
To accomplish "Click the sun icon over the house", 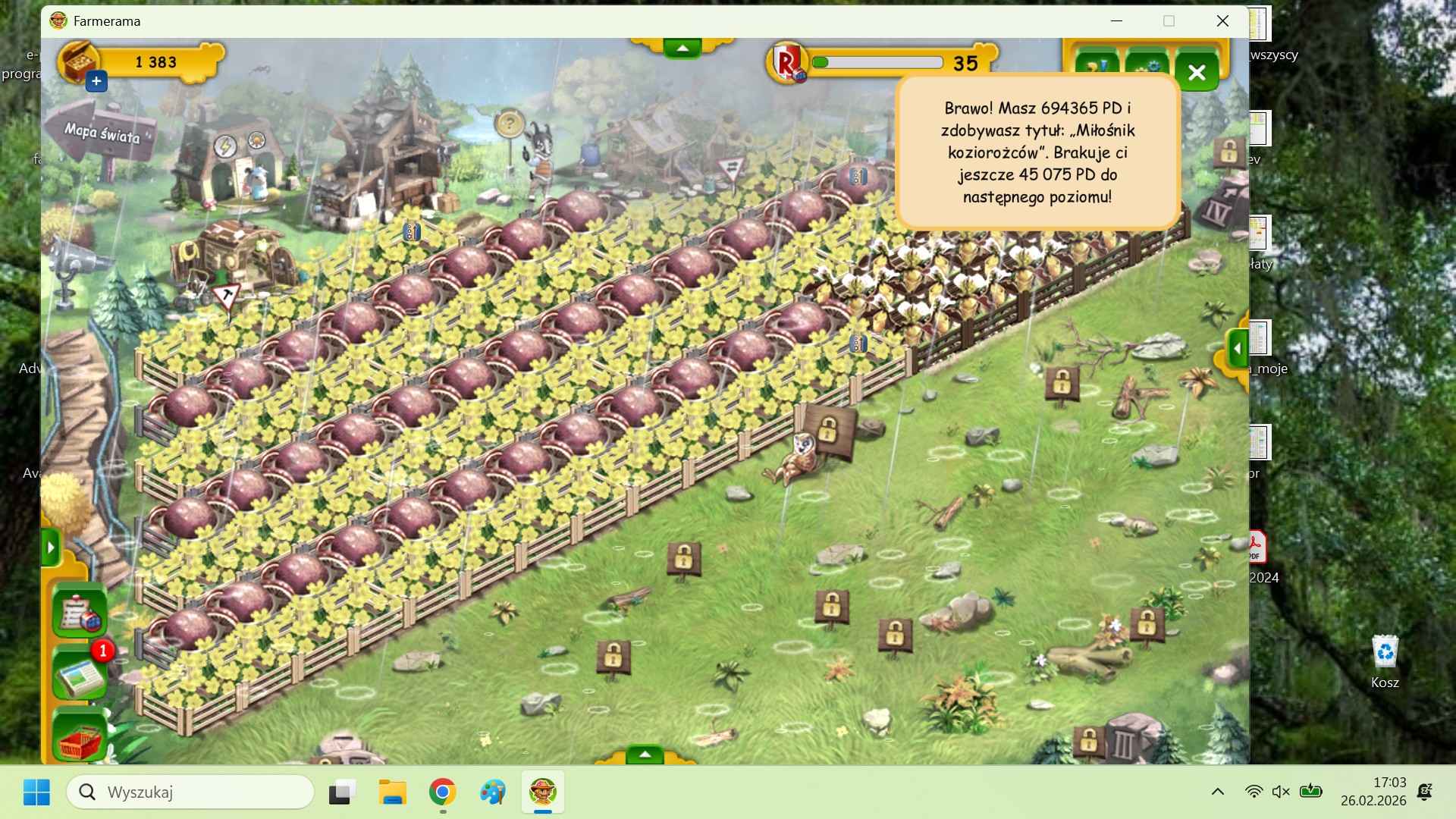I will (x=256, y=140).
